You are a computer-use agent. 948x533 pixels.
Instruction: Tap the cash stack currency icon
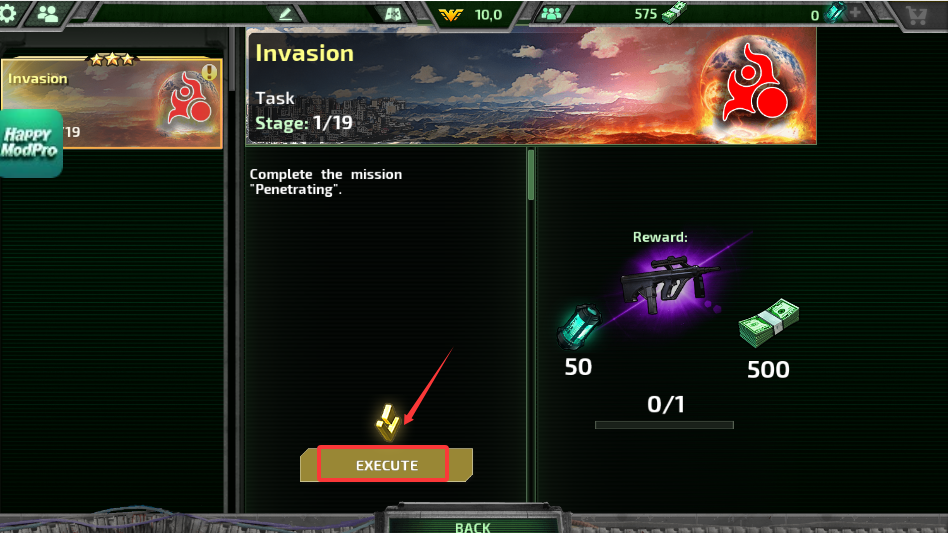pos(674,13)
